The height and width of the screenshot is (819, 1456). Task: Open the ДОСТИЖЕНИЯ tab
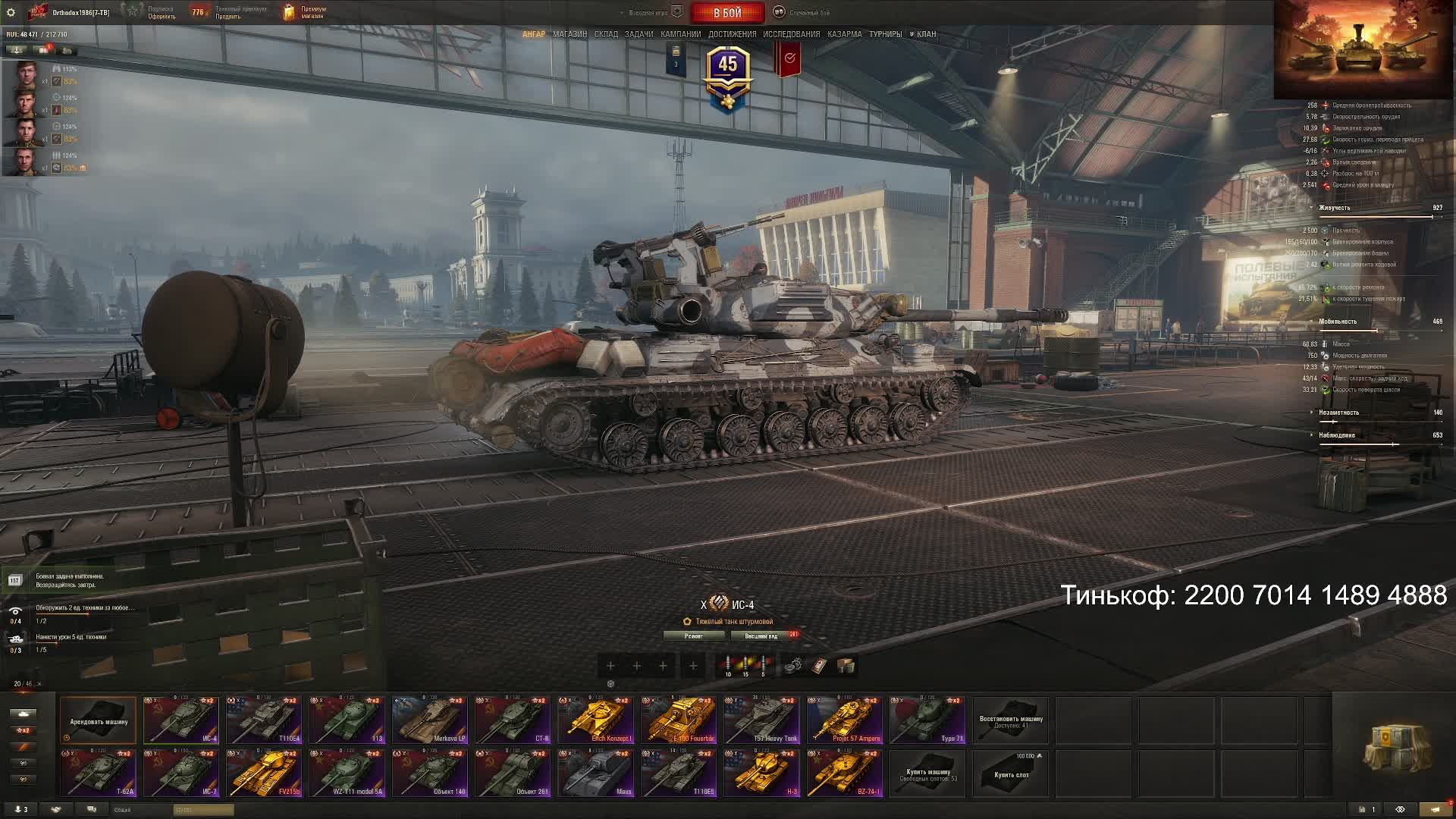(732, 34)
